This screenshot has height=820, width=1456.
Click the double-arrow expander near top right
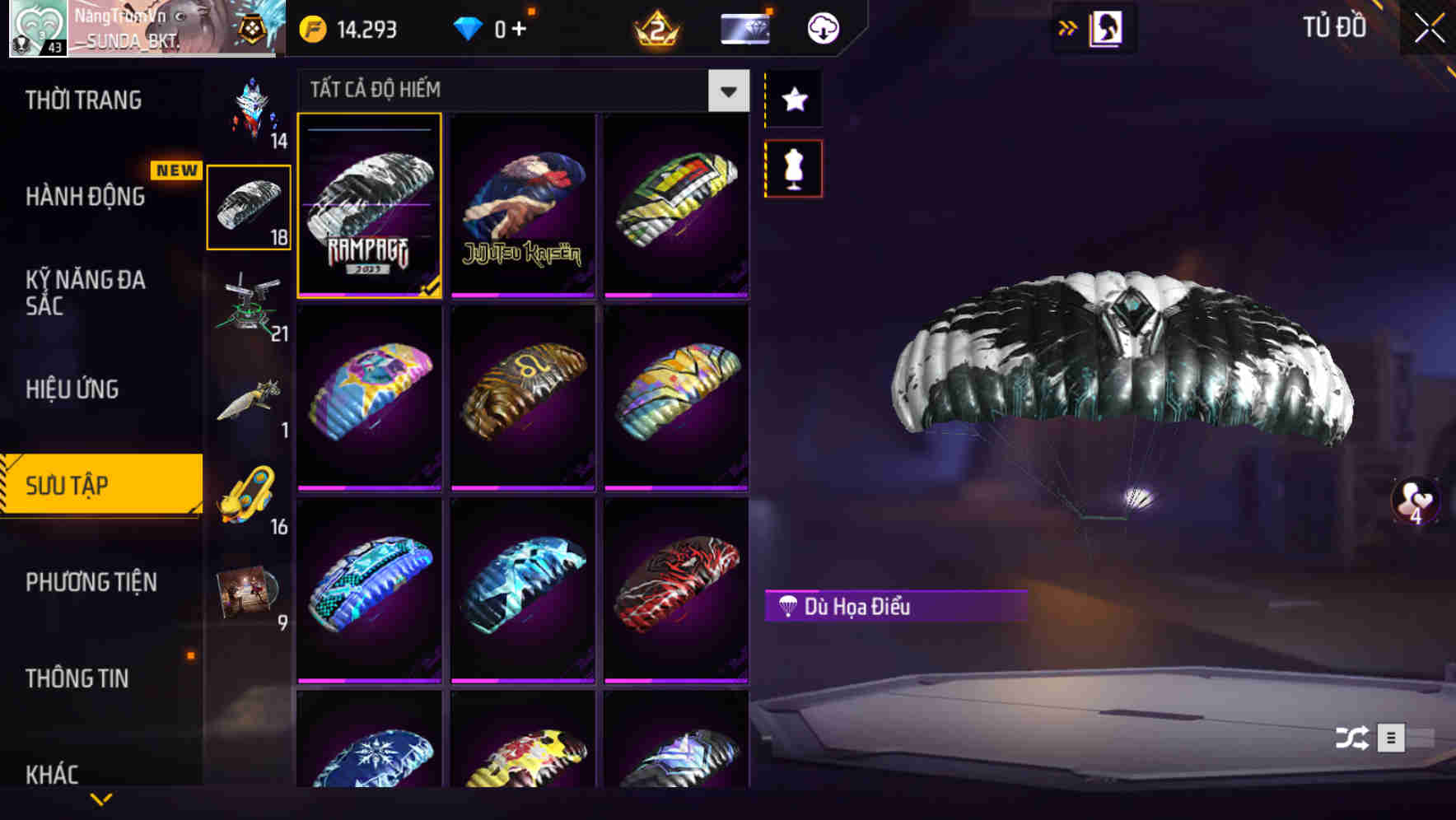click(1068, 26)
